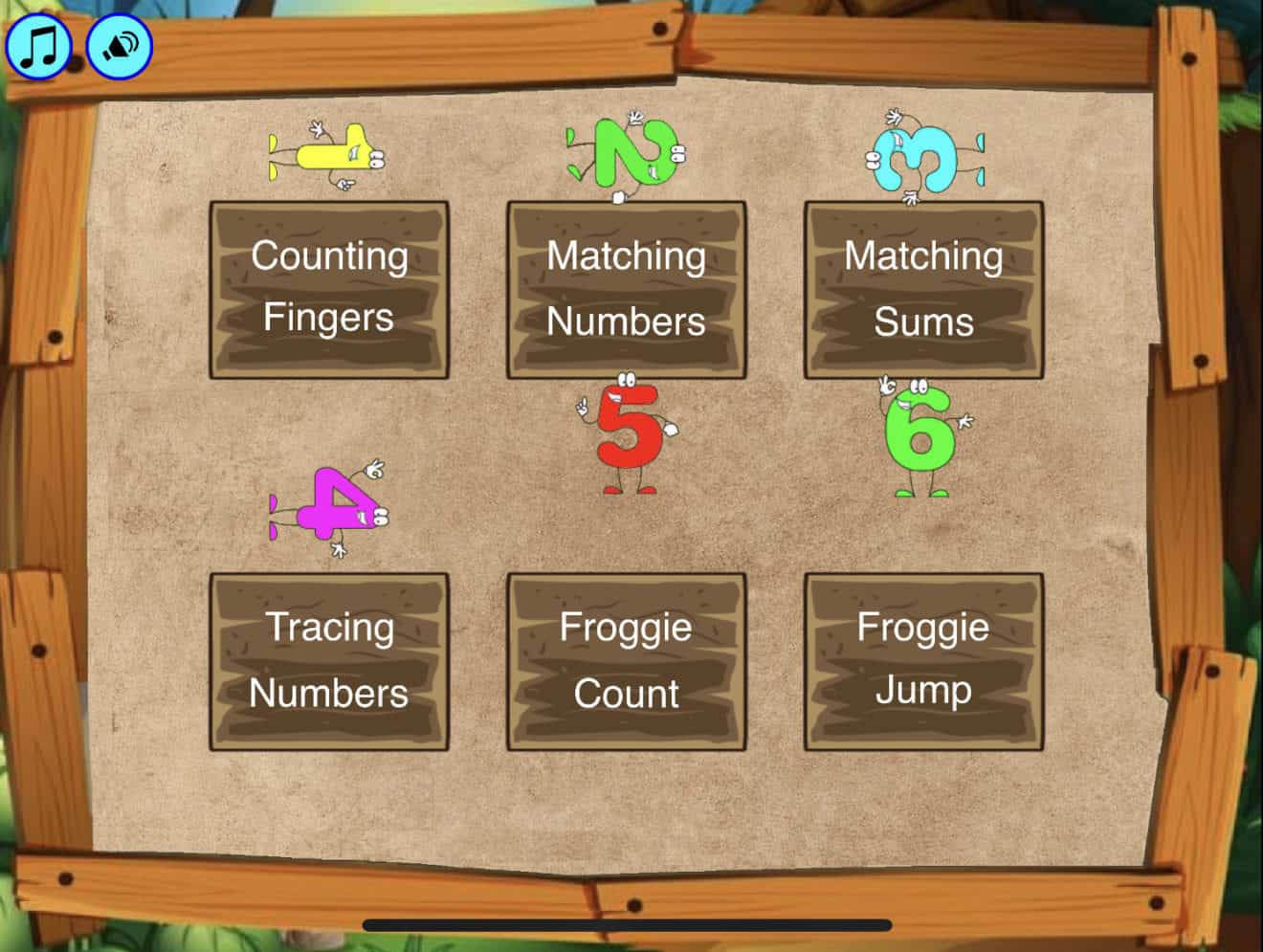Toggle sound effects with the speaker button
The width and height of the screenshot is (1263, 952).
pyautogui.click(x=118, y=44)
